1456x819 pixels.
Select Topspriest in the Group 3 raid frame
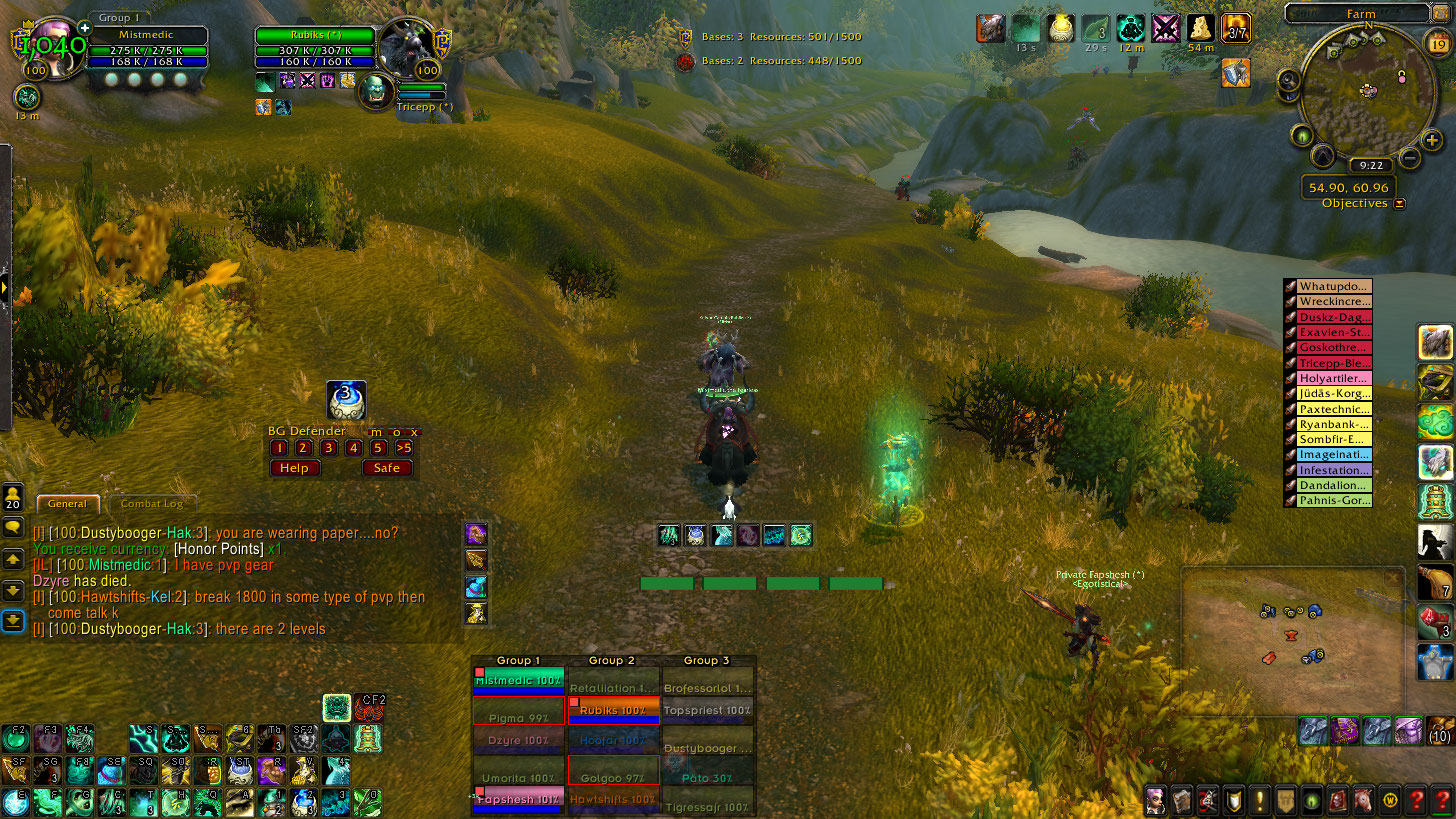706,711
